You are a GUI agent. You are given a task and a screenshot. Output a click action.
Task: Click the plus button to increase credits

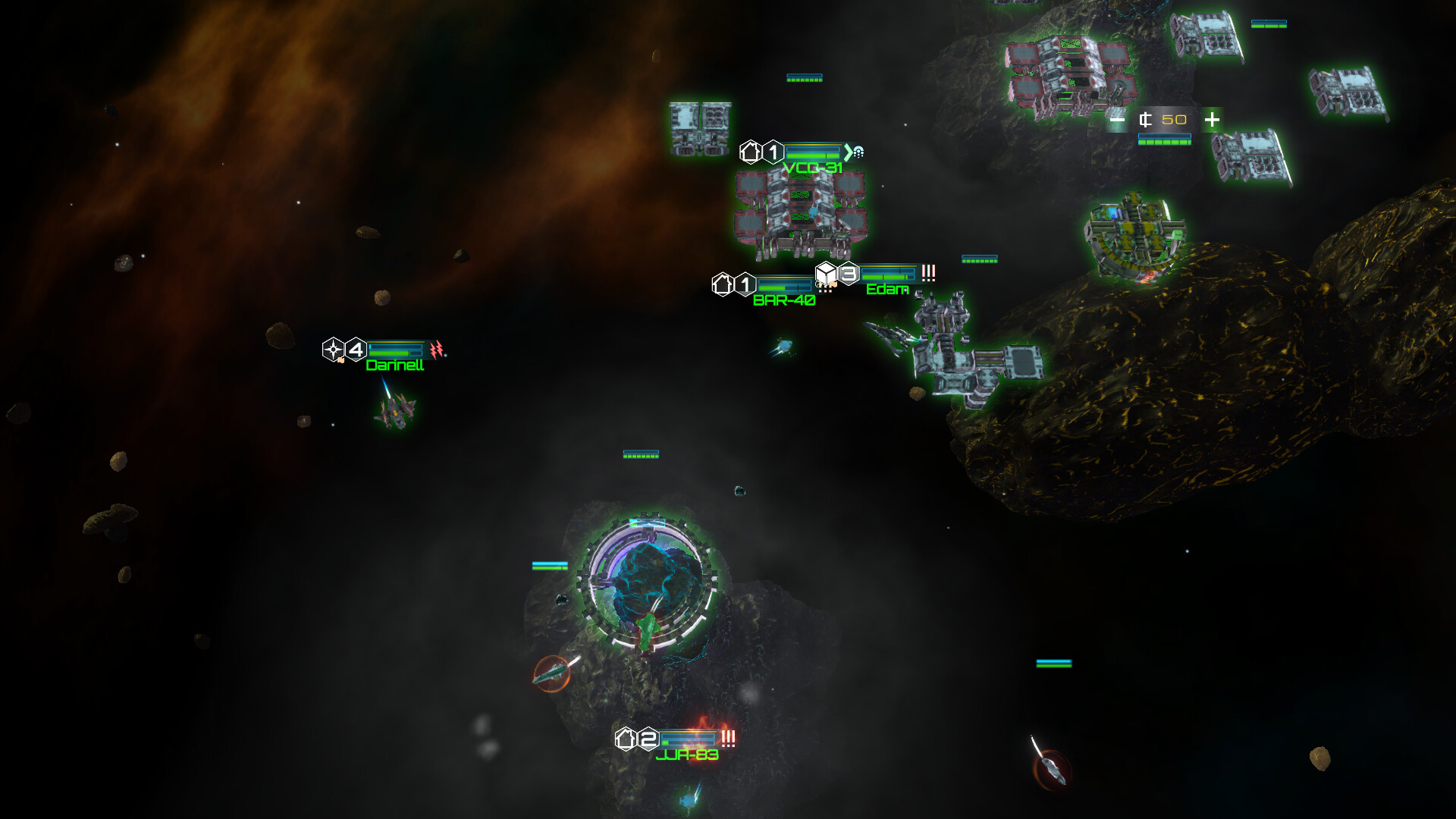pyautogui.click(x=1212, y=119)
